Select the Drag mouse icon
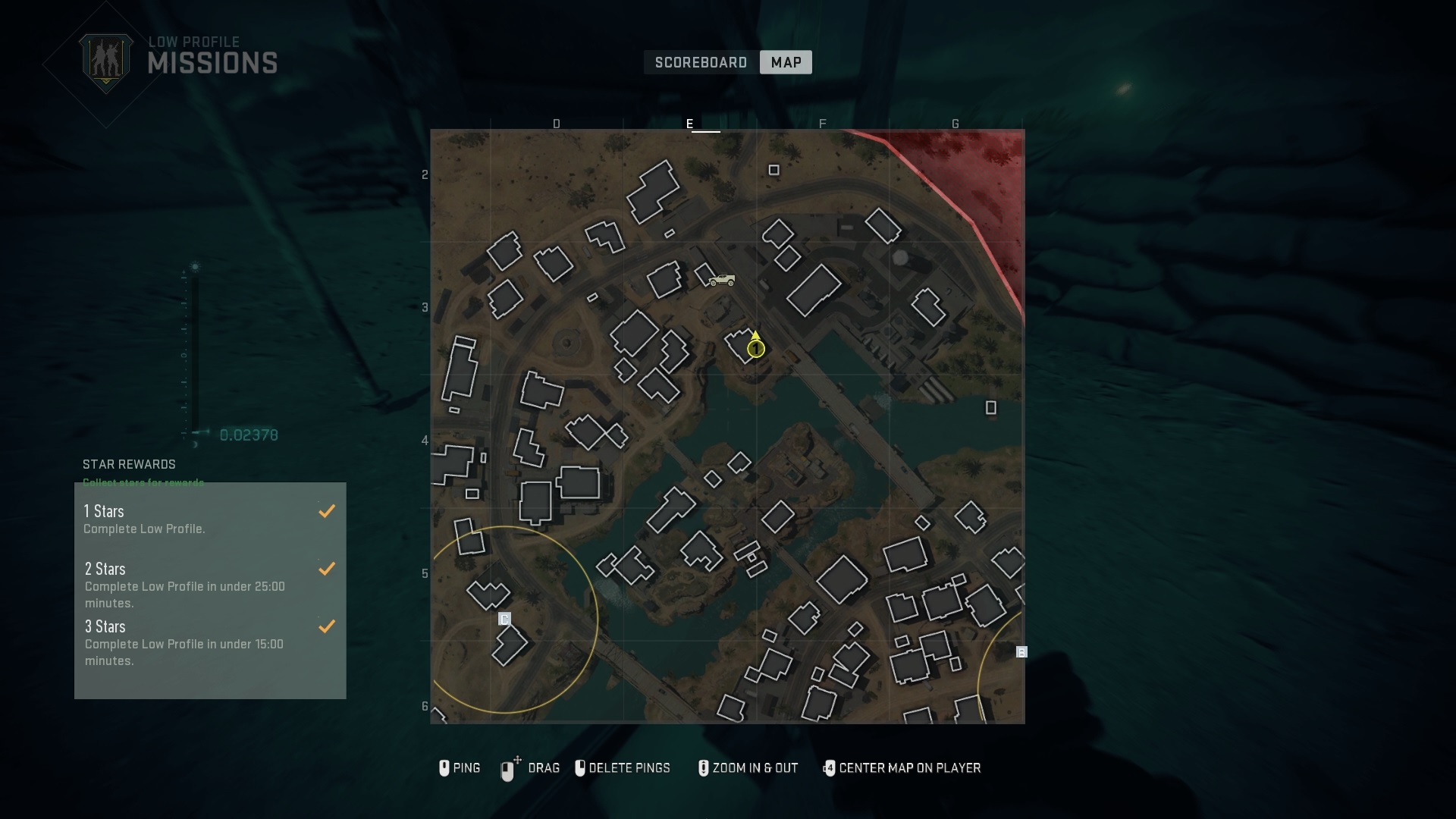Image resolution: width=1456 pixels, height=819 pixels. point(509,768)
